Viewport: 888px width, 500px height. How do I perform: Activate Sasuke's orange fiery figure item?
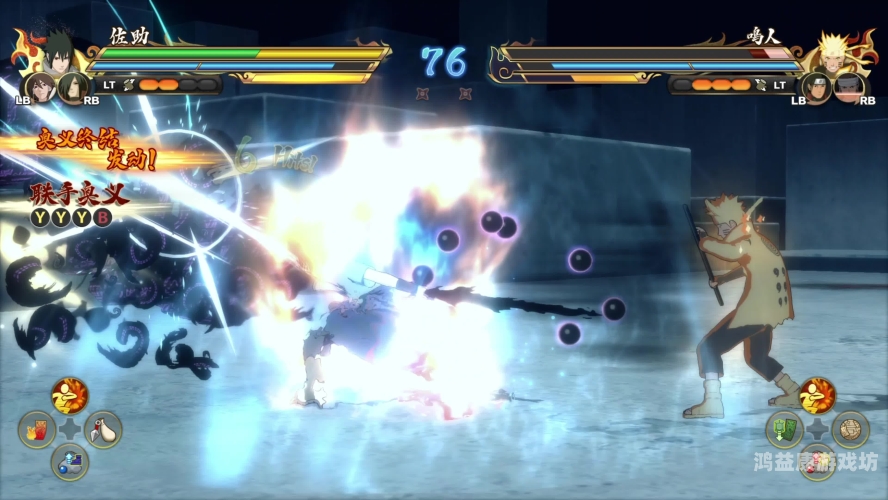coord(69,396)
